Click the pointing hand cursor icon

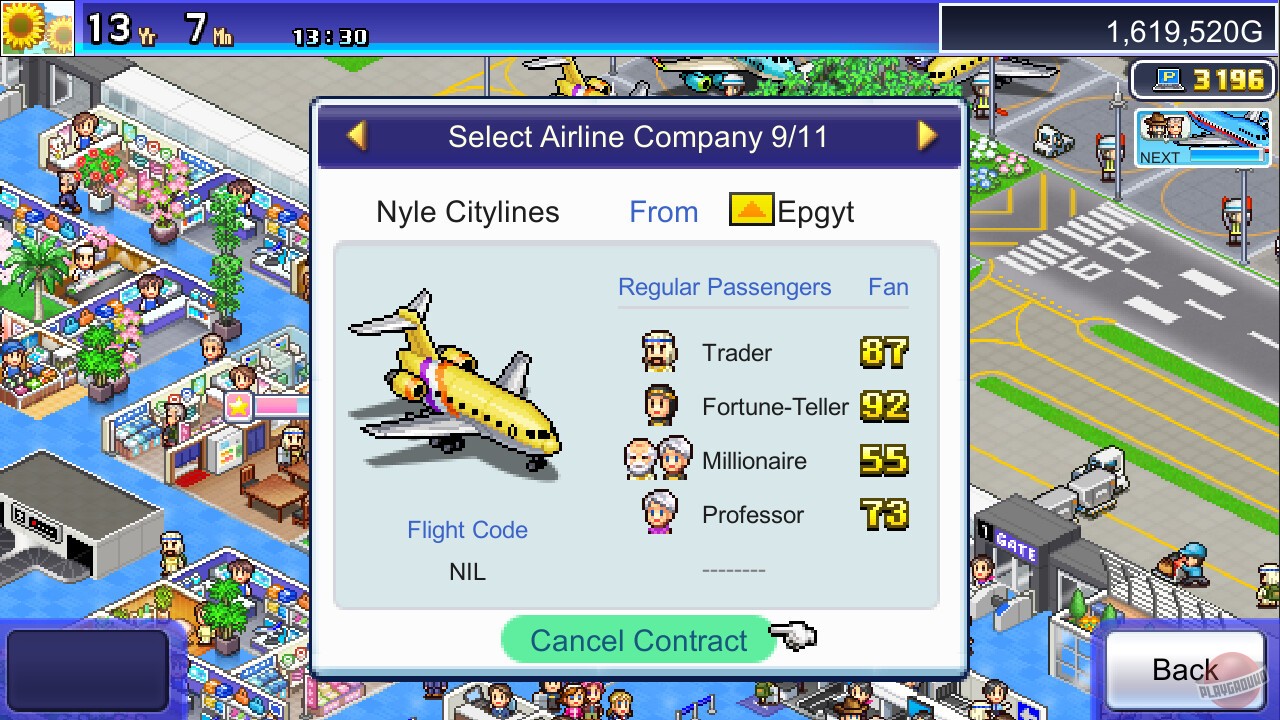[795, 636]
